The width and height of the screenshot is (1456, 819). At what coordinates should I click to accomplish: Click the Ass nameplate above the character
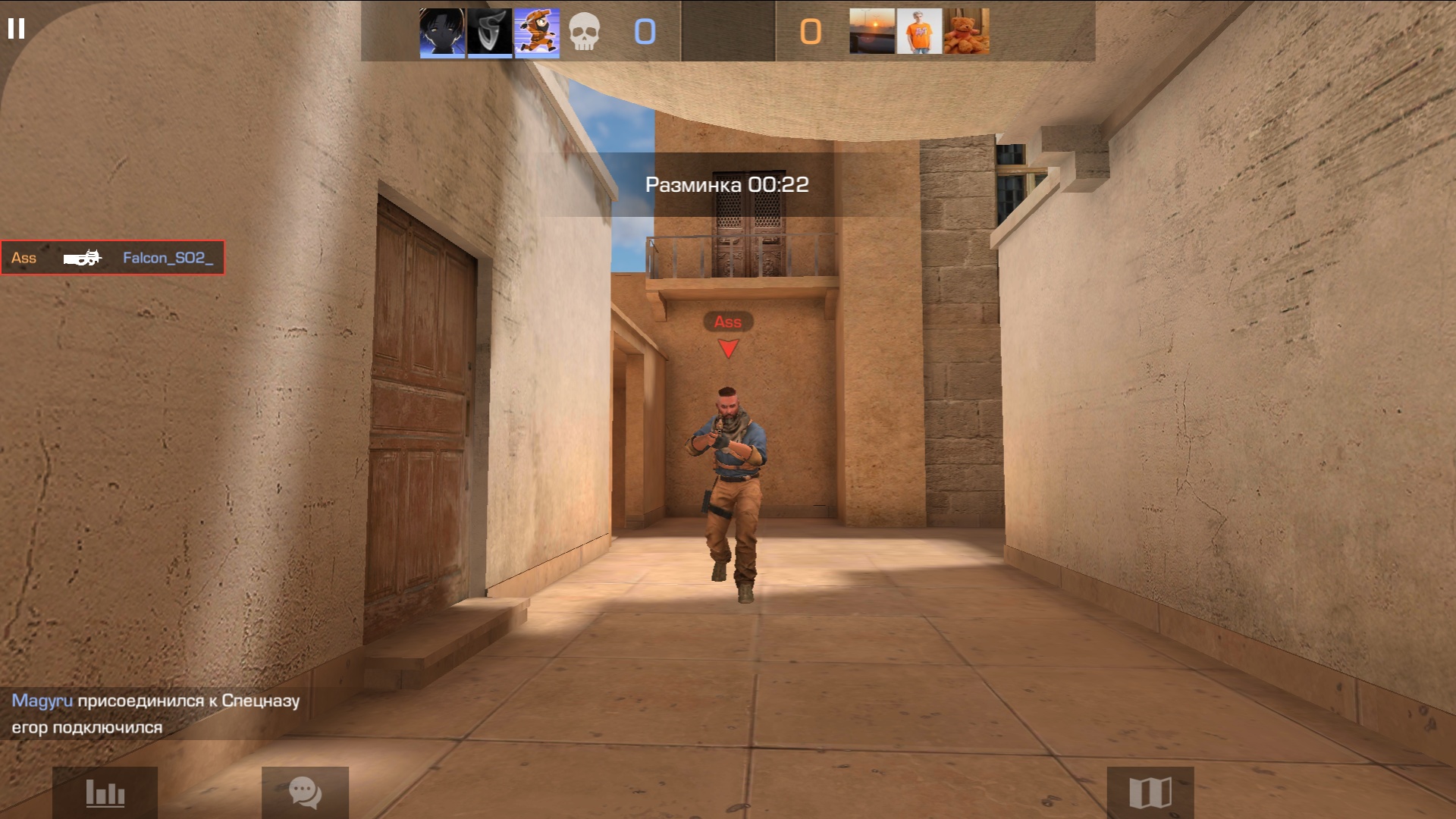click(727, 322)
